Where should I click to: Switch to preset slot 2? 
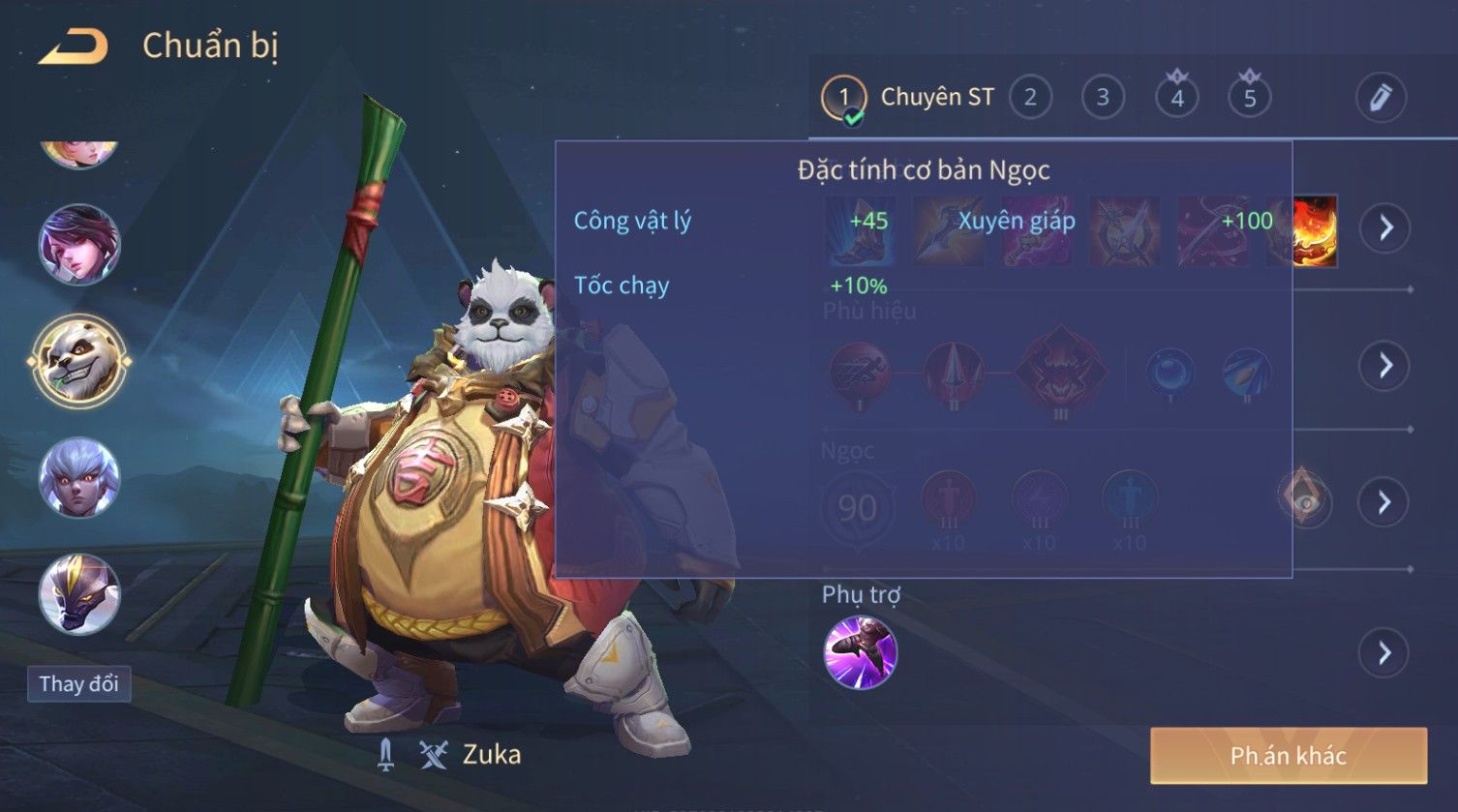(1030, 98)
